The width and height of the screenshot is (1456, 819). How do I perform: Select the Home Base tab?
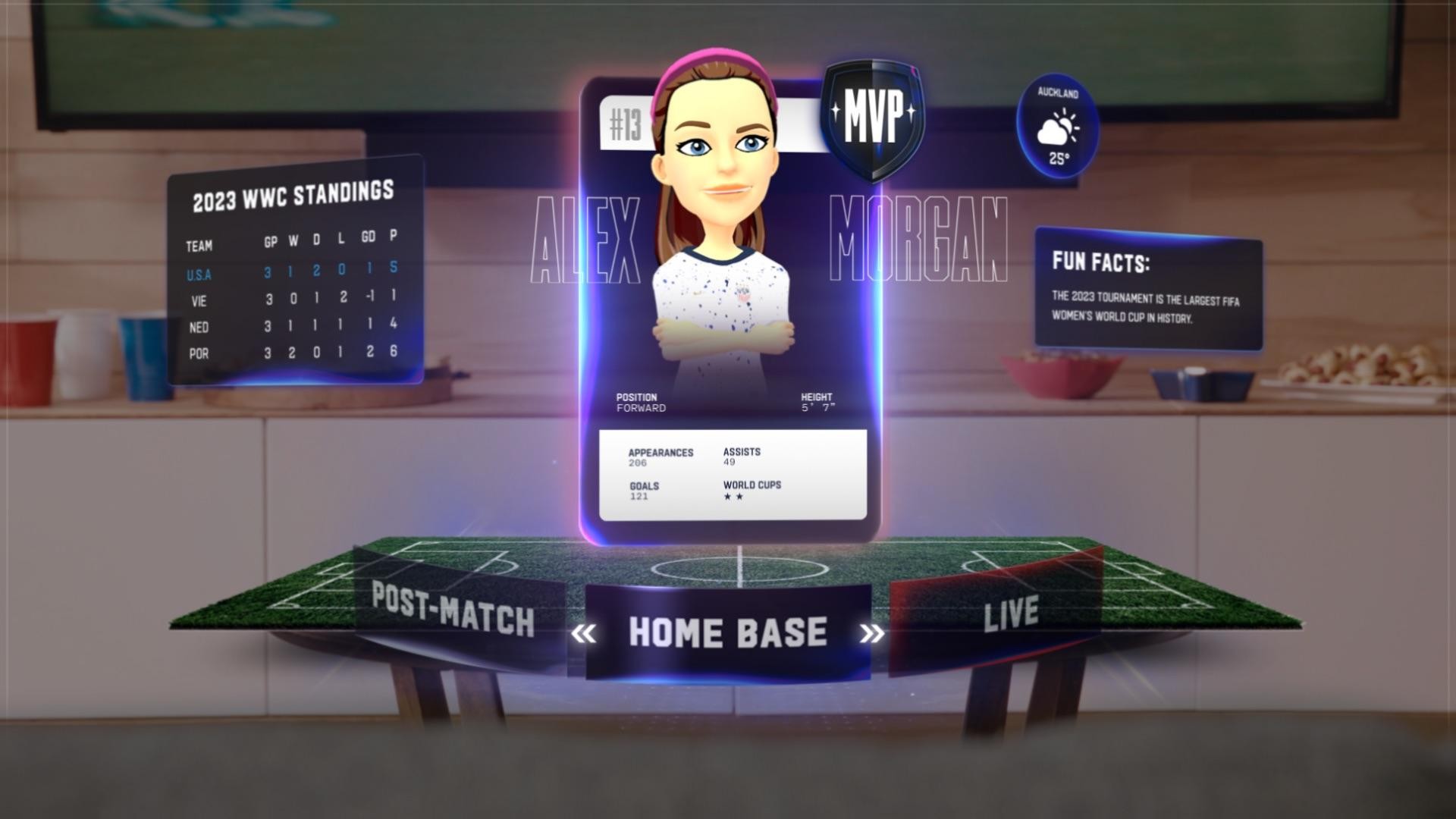pyautogui.click(x=727, y=632)
